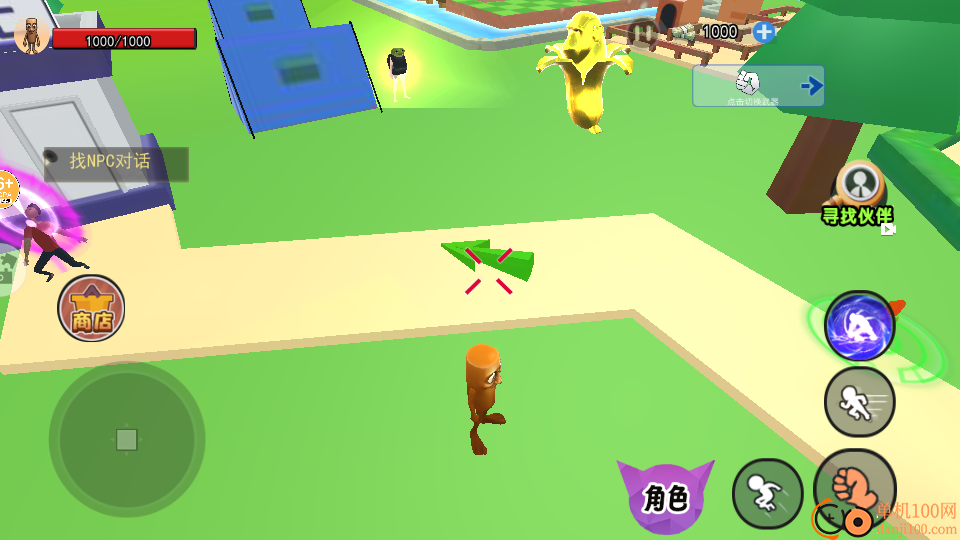Screen dimensions: 960x540
Task: Open the 寻找伙伴 find partner button
Action: [x=859, y=193]
